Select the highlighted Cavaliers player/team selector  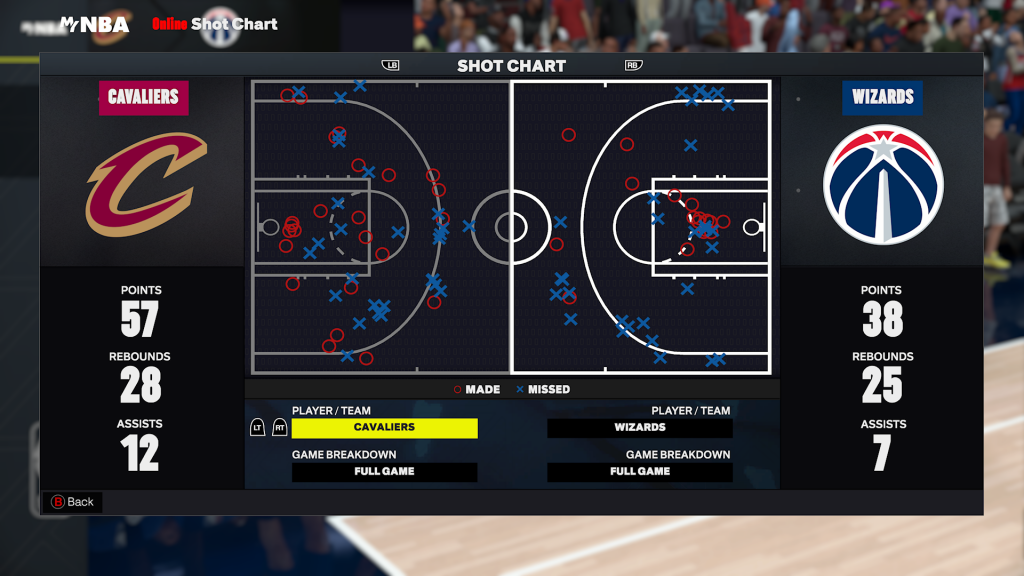point(384,428)
